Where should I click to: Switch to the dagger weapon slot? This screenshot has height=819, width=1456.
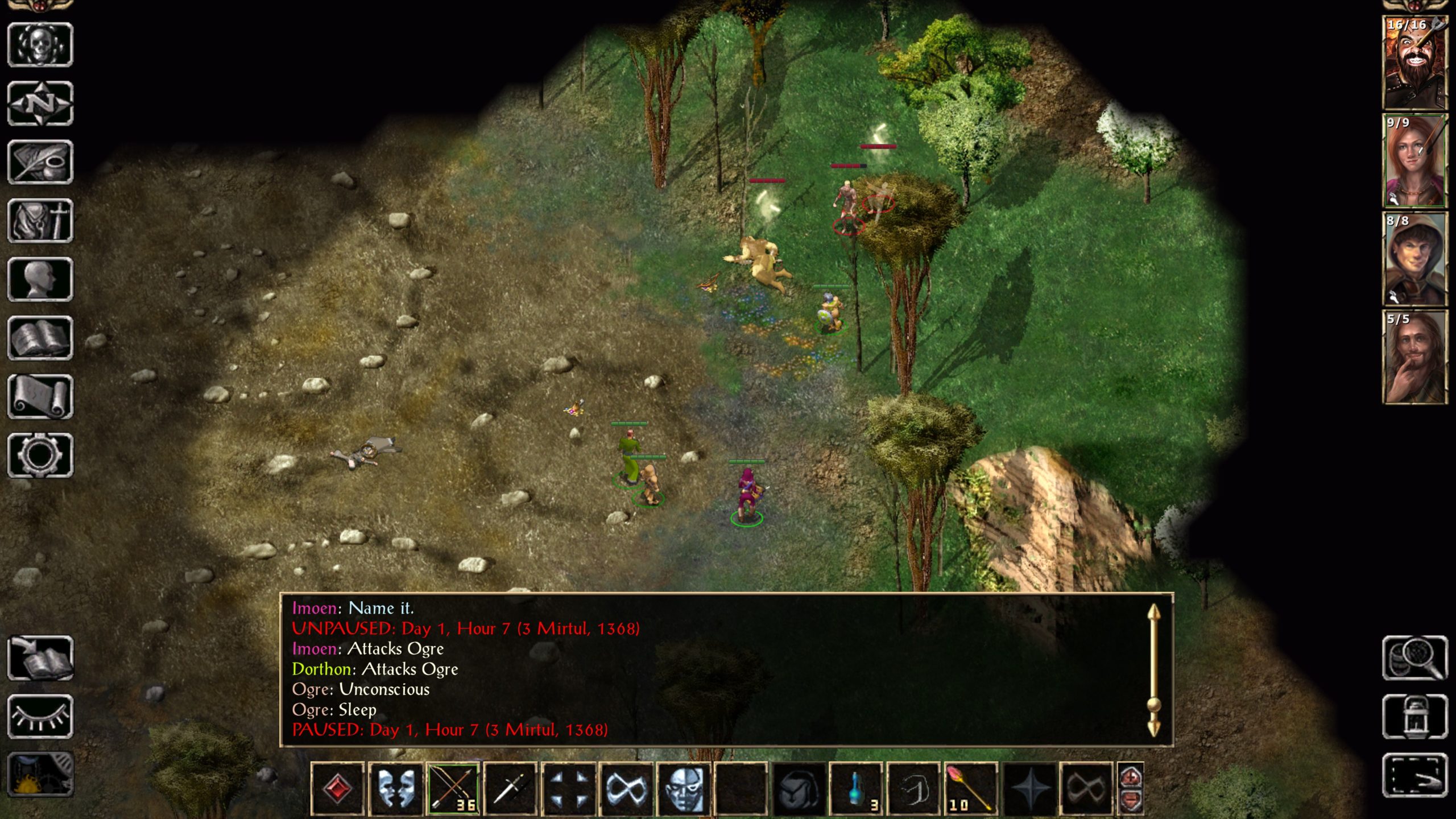[x=510, y=788]
